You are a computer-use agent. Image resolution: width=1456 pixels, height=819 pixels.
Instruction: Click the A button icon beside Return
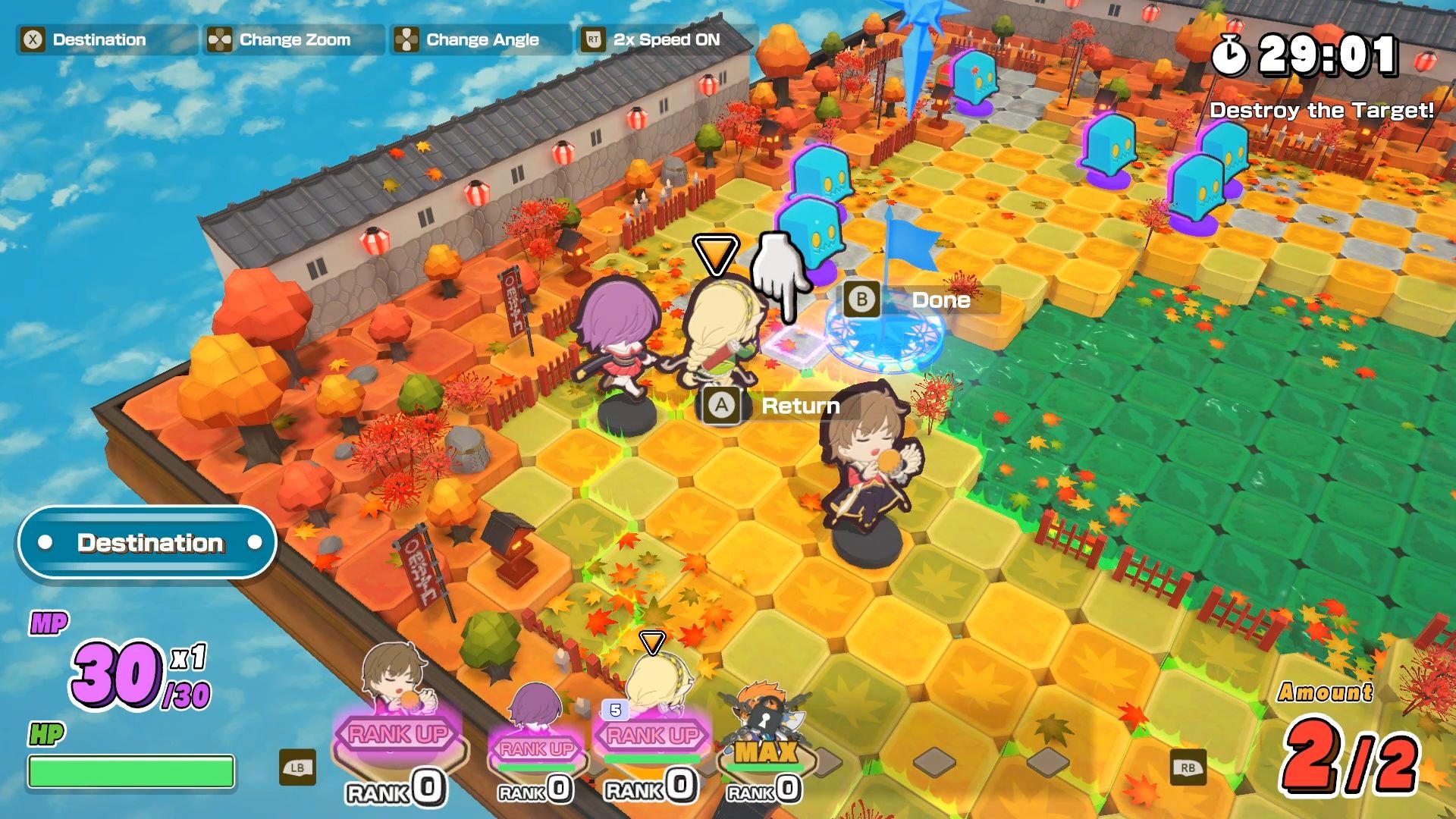click(720, 406)
